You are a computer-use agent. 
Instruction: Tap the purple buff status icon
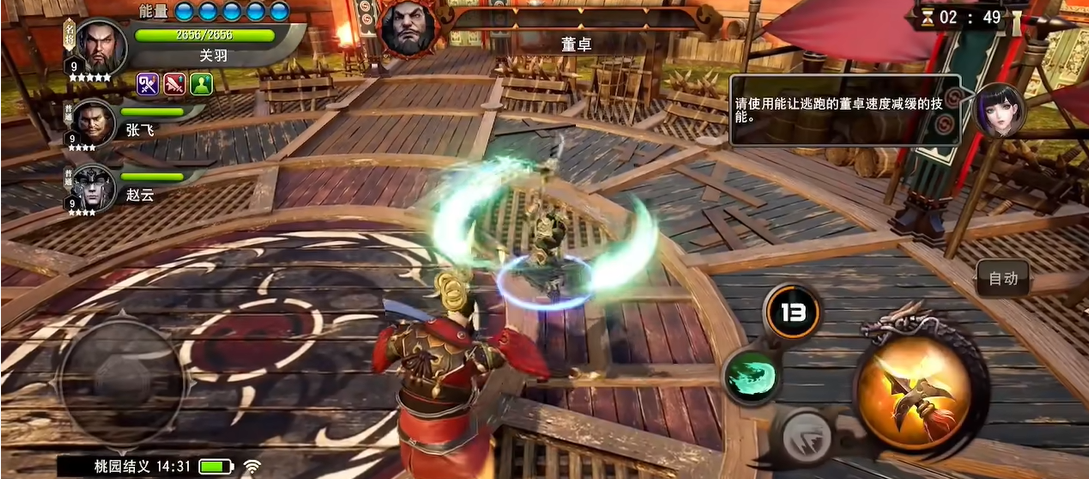click(148, 85)
